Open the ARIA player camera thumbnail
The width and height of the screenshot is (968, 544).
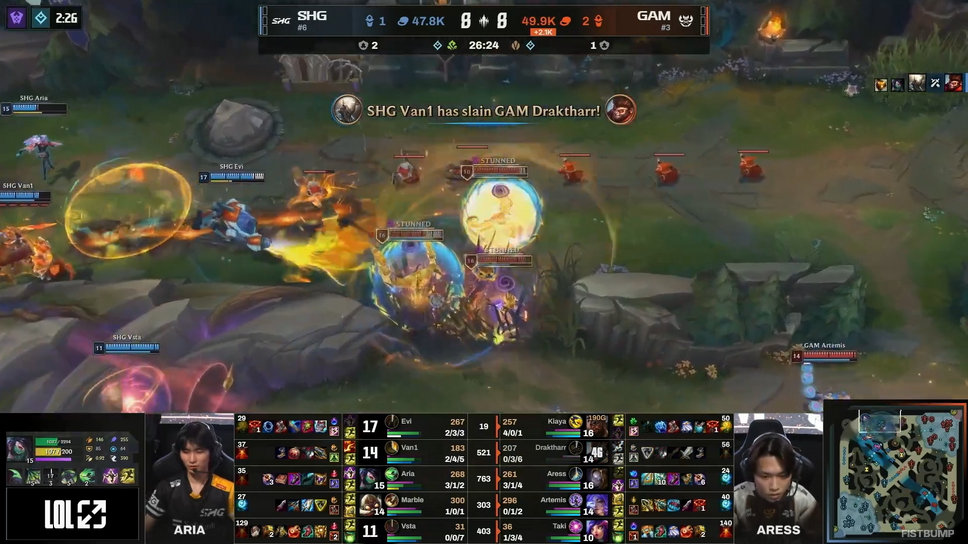pyautogui.click(x=189, y=478)
